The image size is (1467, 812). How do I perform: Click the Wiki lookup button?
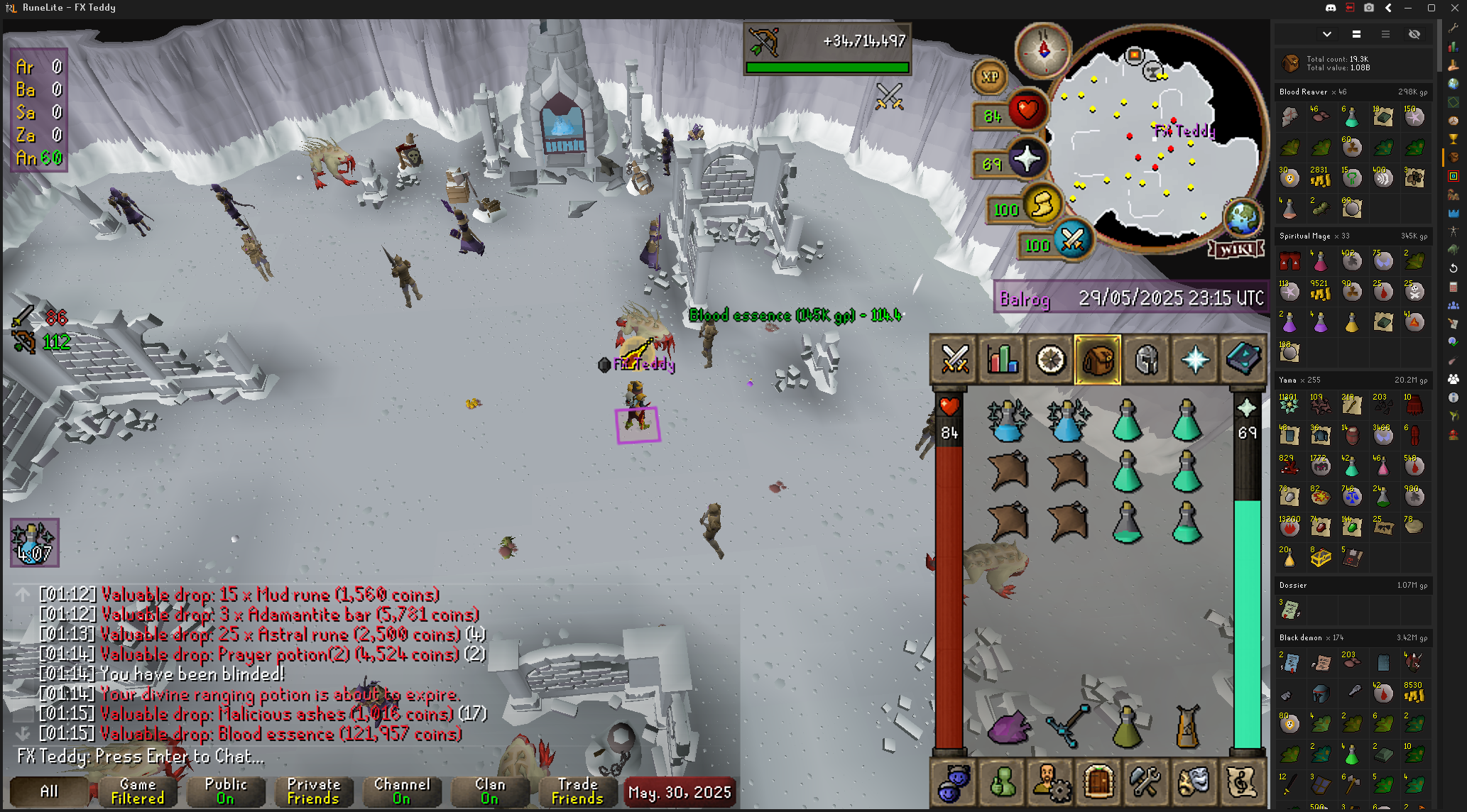1237,249
